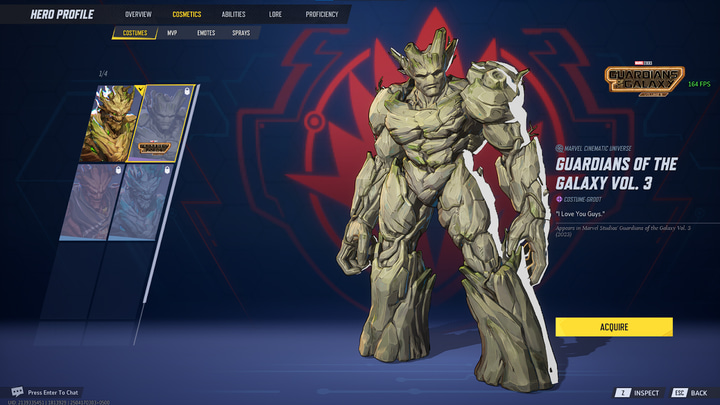This screenshot has height=405, width=720.
Task: Go to the Proficiency tab
Action: tap(322, 15)
